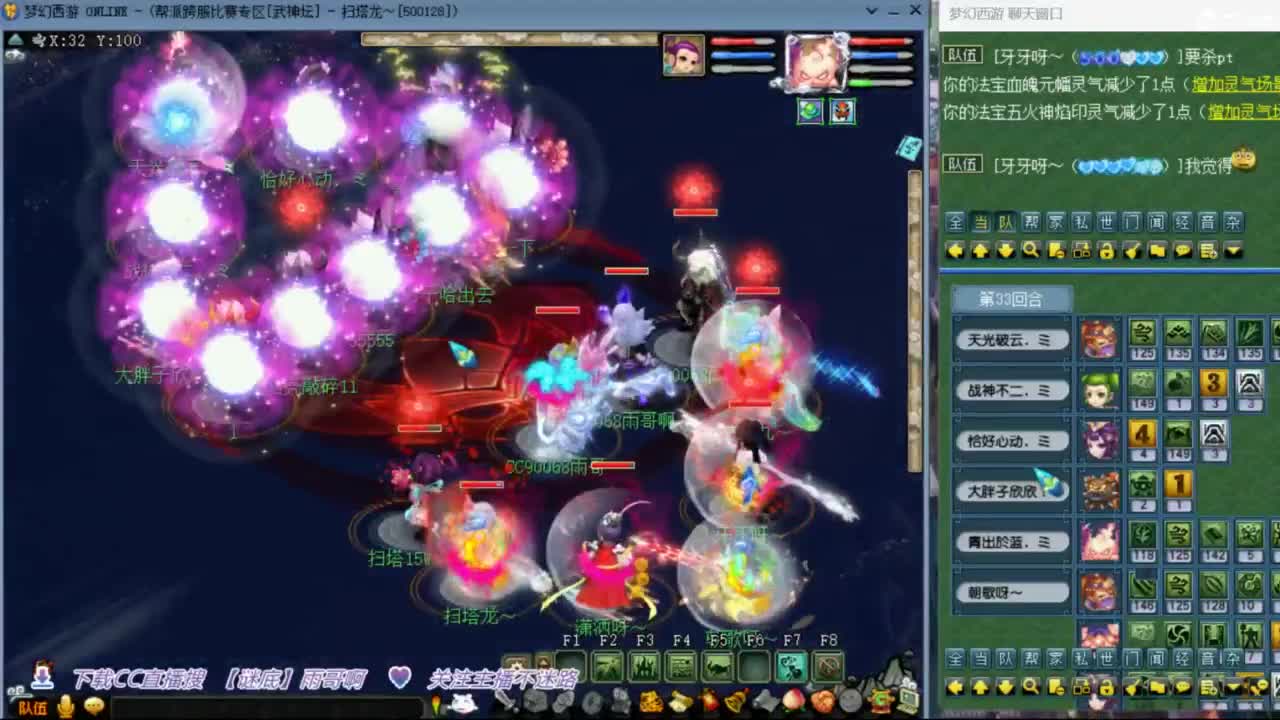
Task: Enable the 全 all-chat channel
Action: (954, 223)
